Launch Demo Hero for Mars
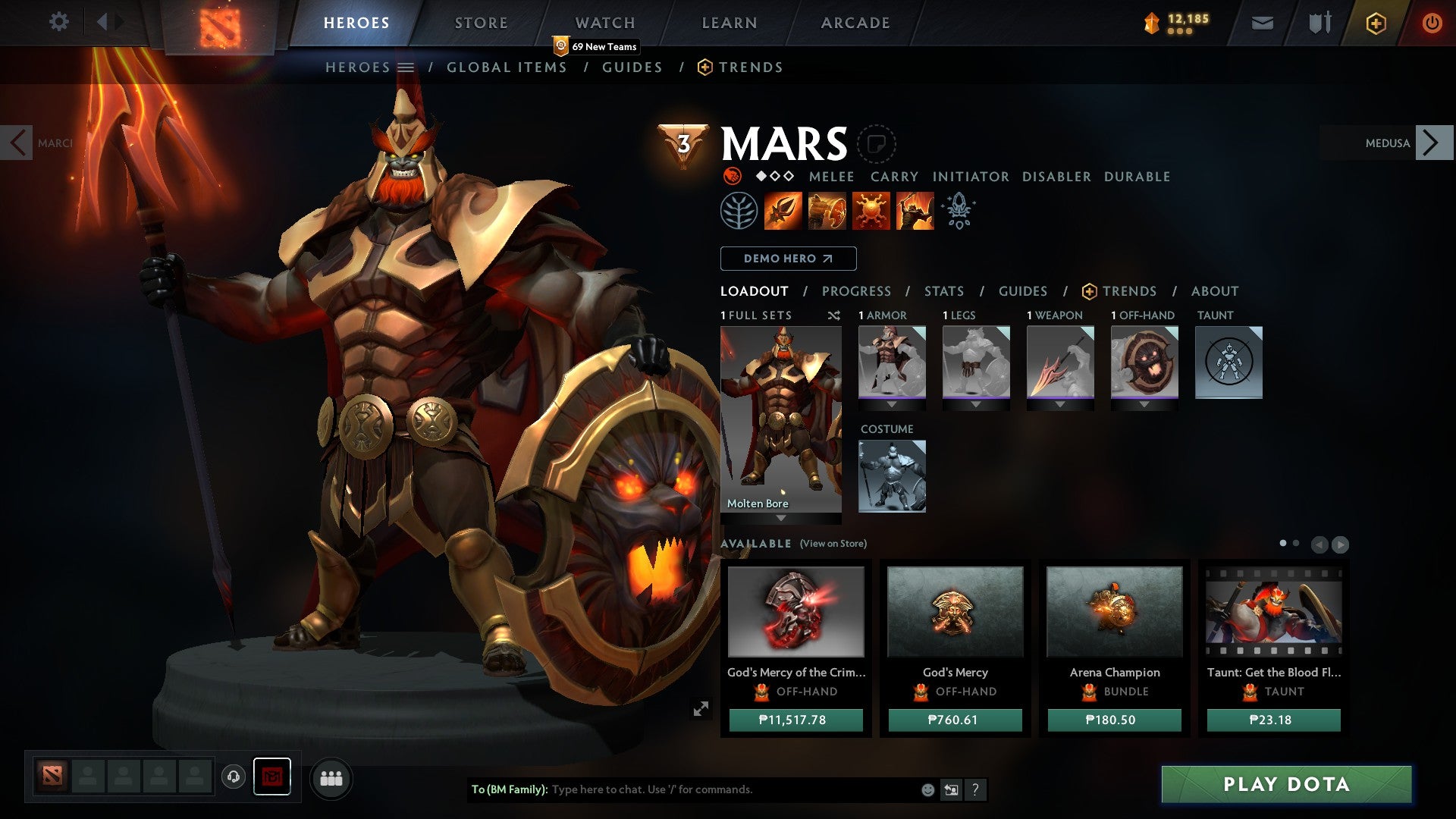The image size is (1456, 819). tap(788, 259)
